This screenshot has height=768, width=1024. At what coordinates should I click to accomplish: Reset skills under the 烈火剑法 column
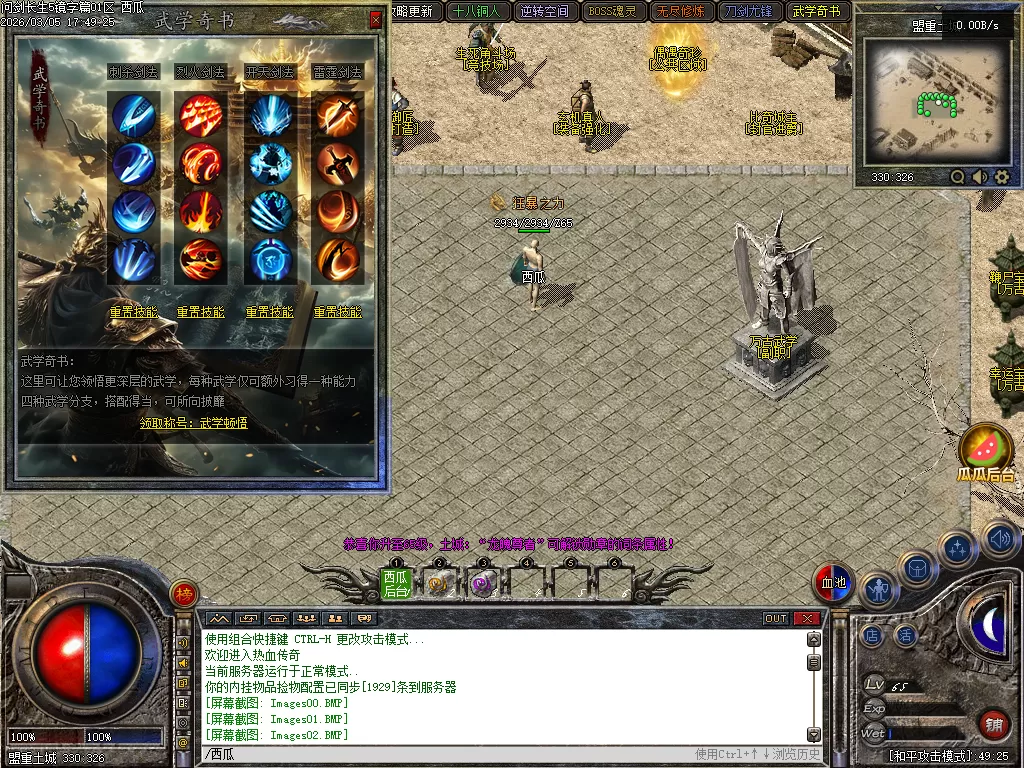coord(201,312)
